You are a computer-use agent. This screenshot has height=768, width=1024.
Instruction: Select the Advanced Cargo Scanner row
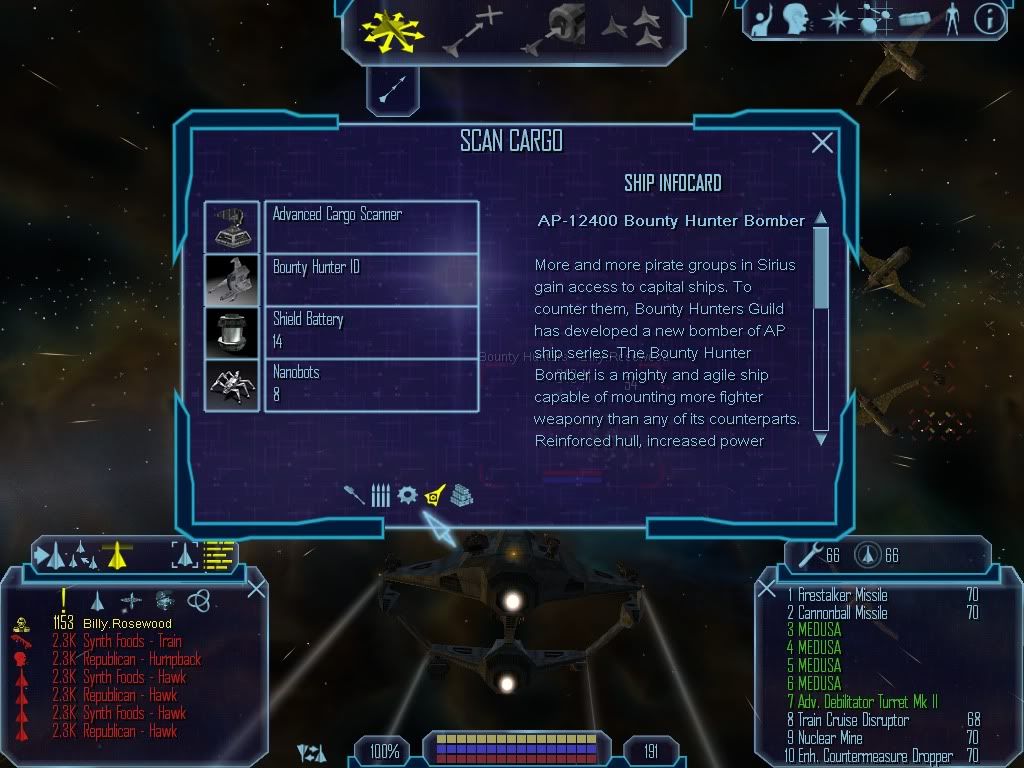tap(341, 227)
